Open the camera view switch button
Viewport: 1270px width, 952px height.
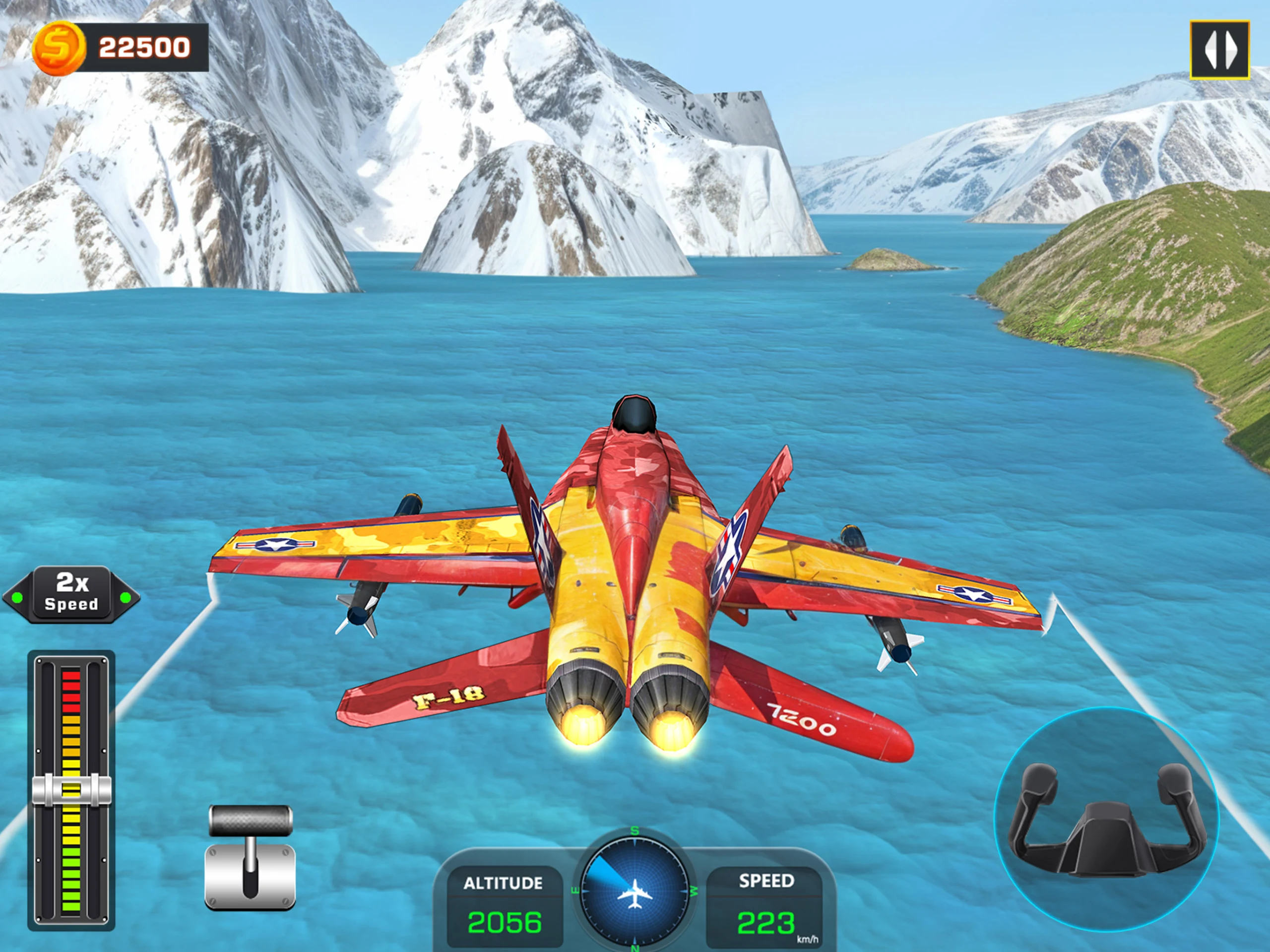(1219, 50)
